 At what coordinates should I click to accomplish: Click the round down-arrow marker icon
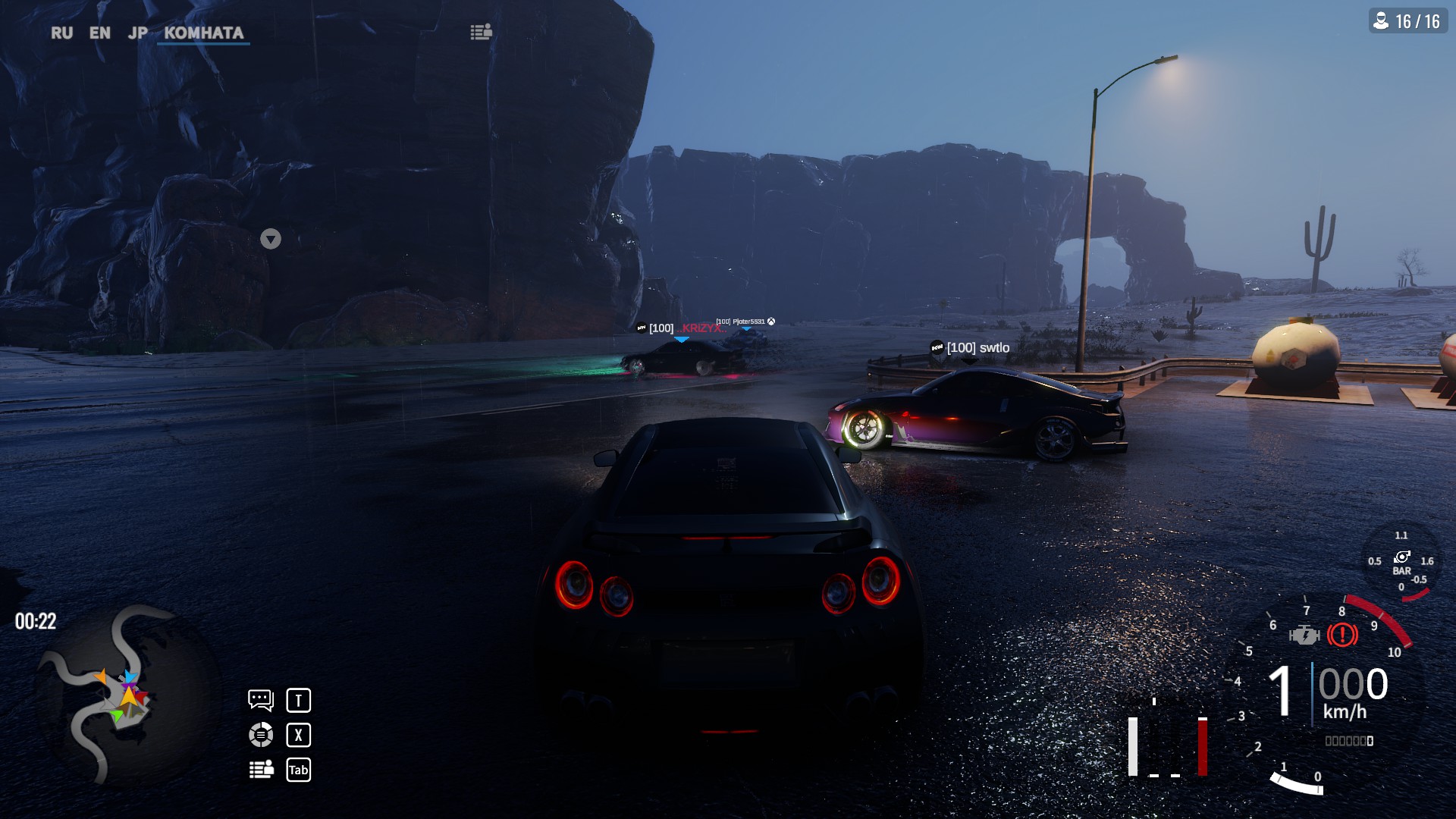[271, 239]
